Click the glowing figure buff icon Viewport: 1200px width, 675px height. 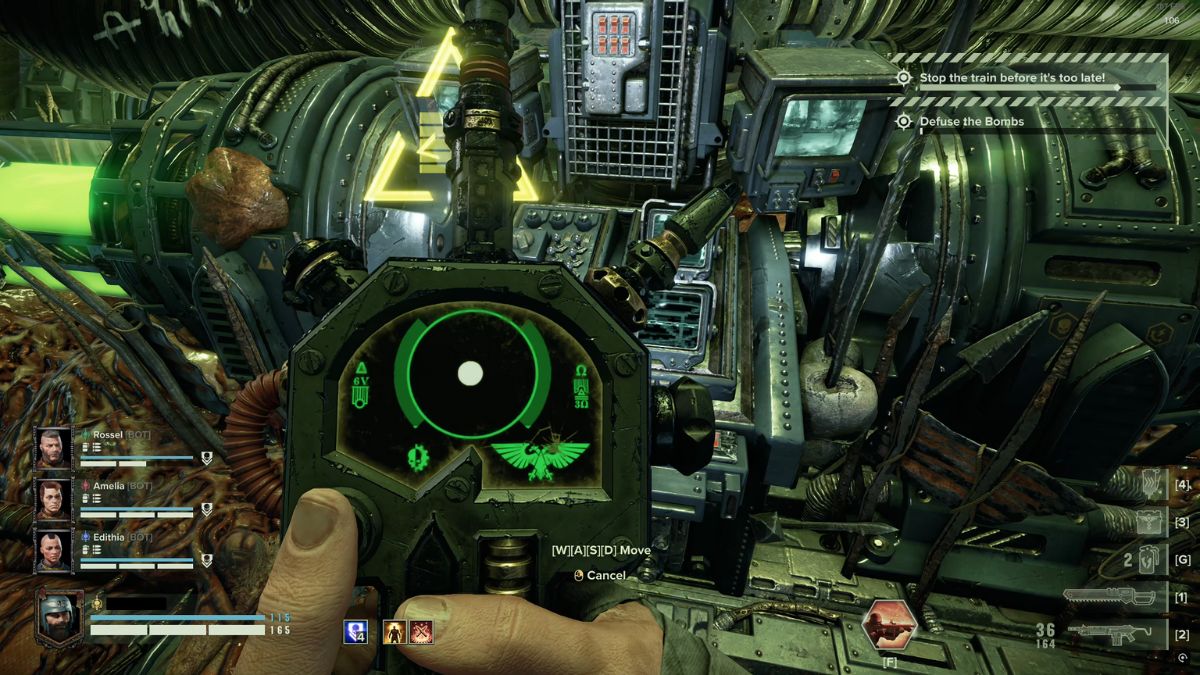pos(396,631)
